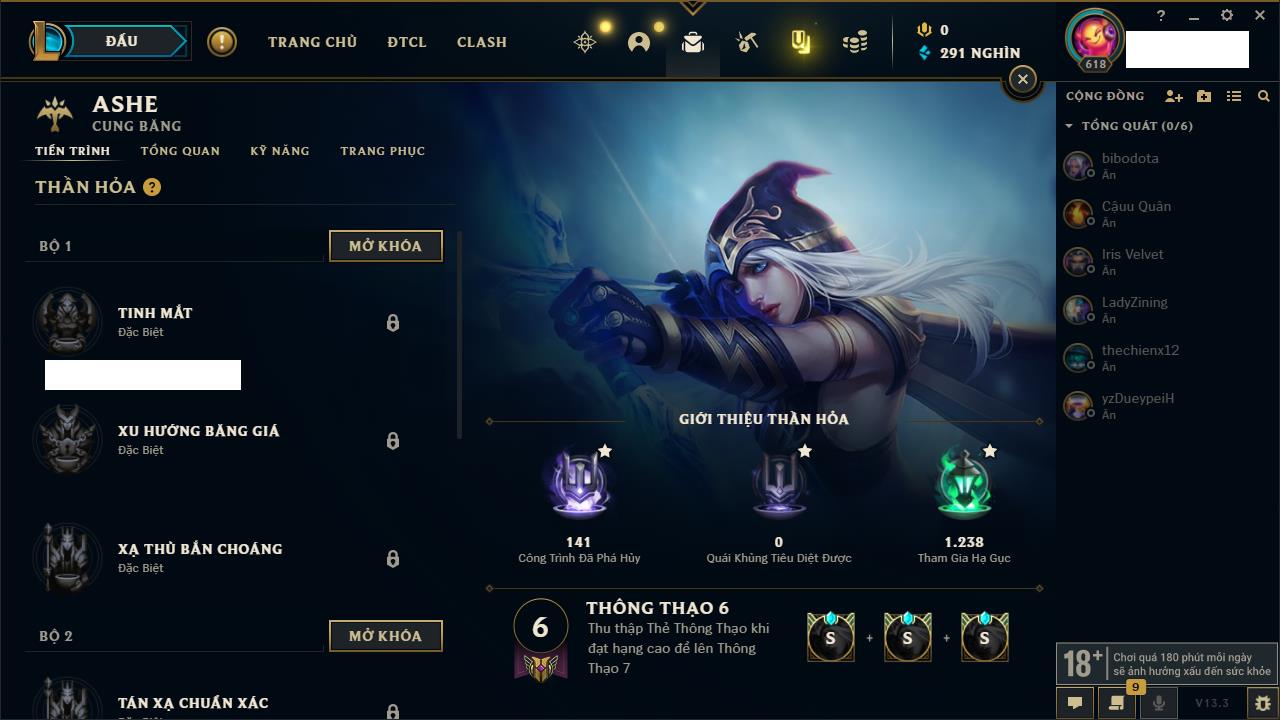
Task: Open the store coins icon
Action: coord(855,42)
